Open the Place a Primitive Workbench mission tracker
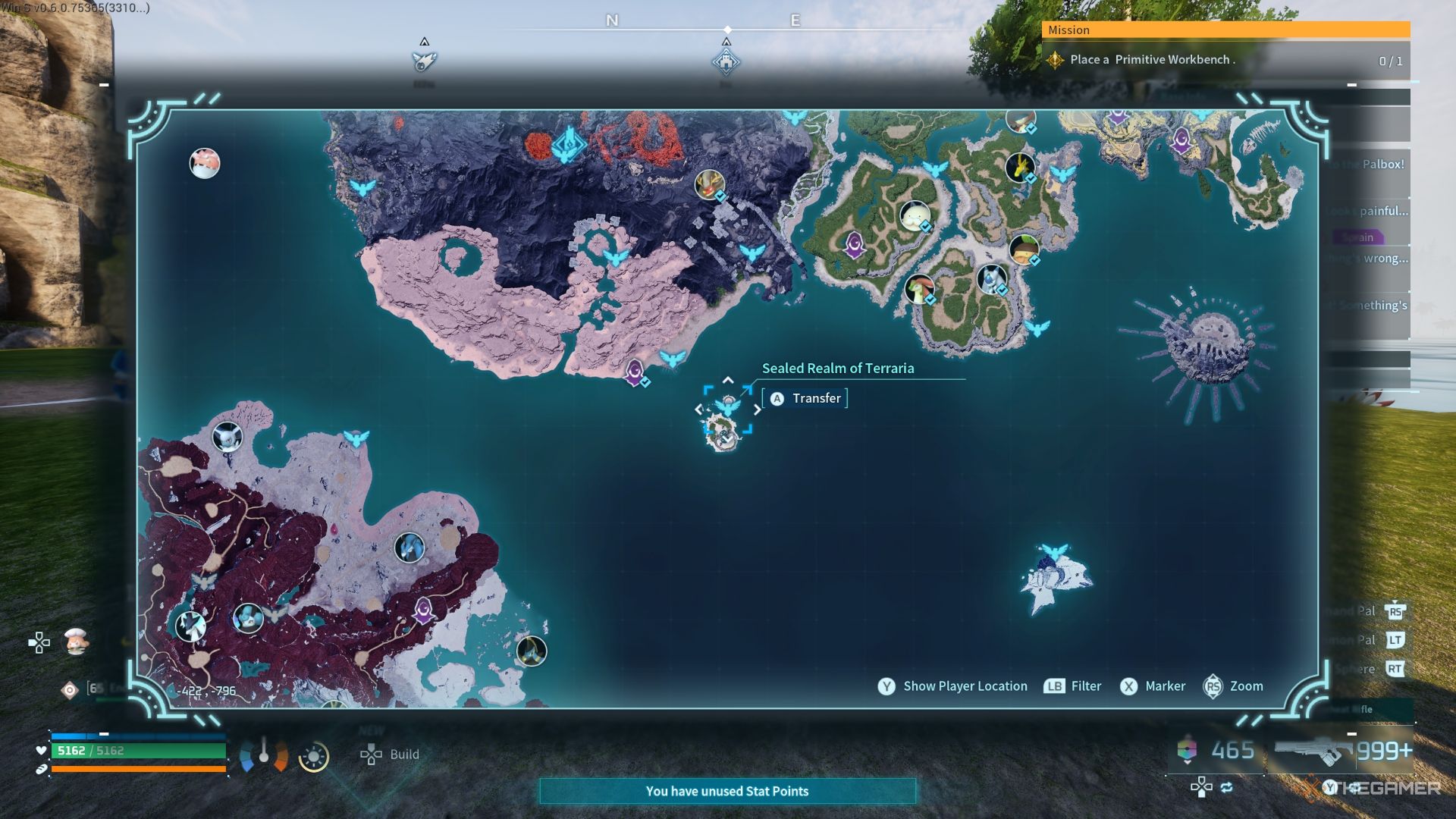Image resolution: width=1456 pixels, height=819 pixels. 1225,60
